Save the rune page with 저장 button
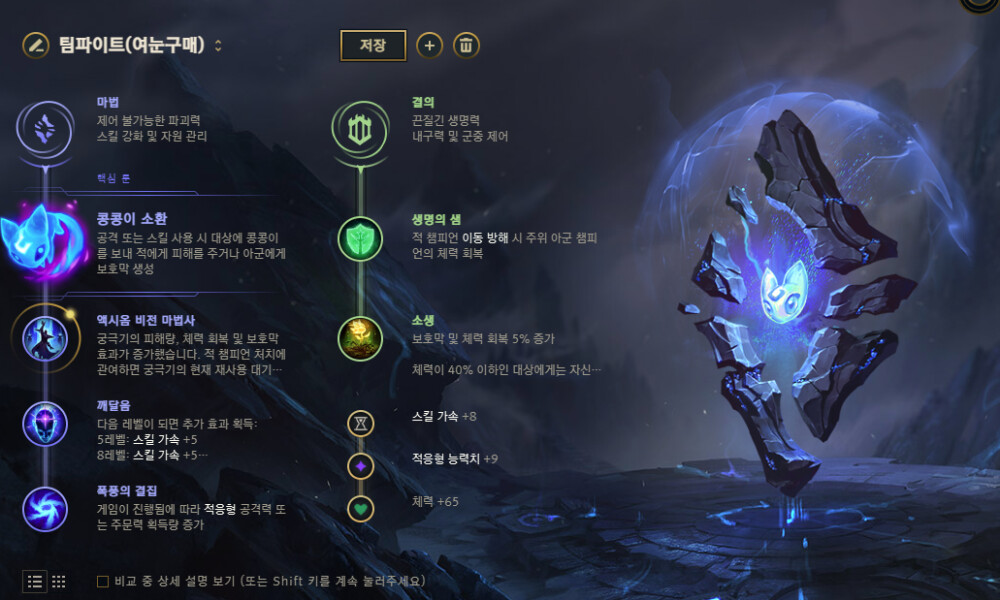 [373, 45]
